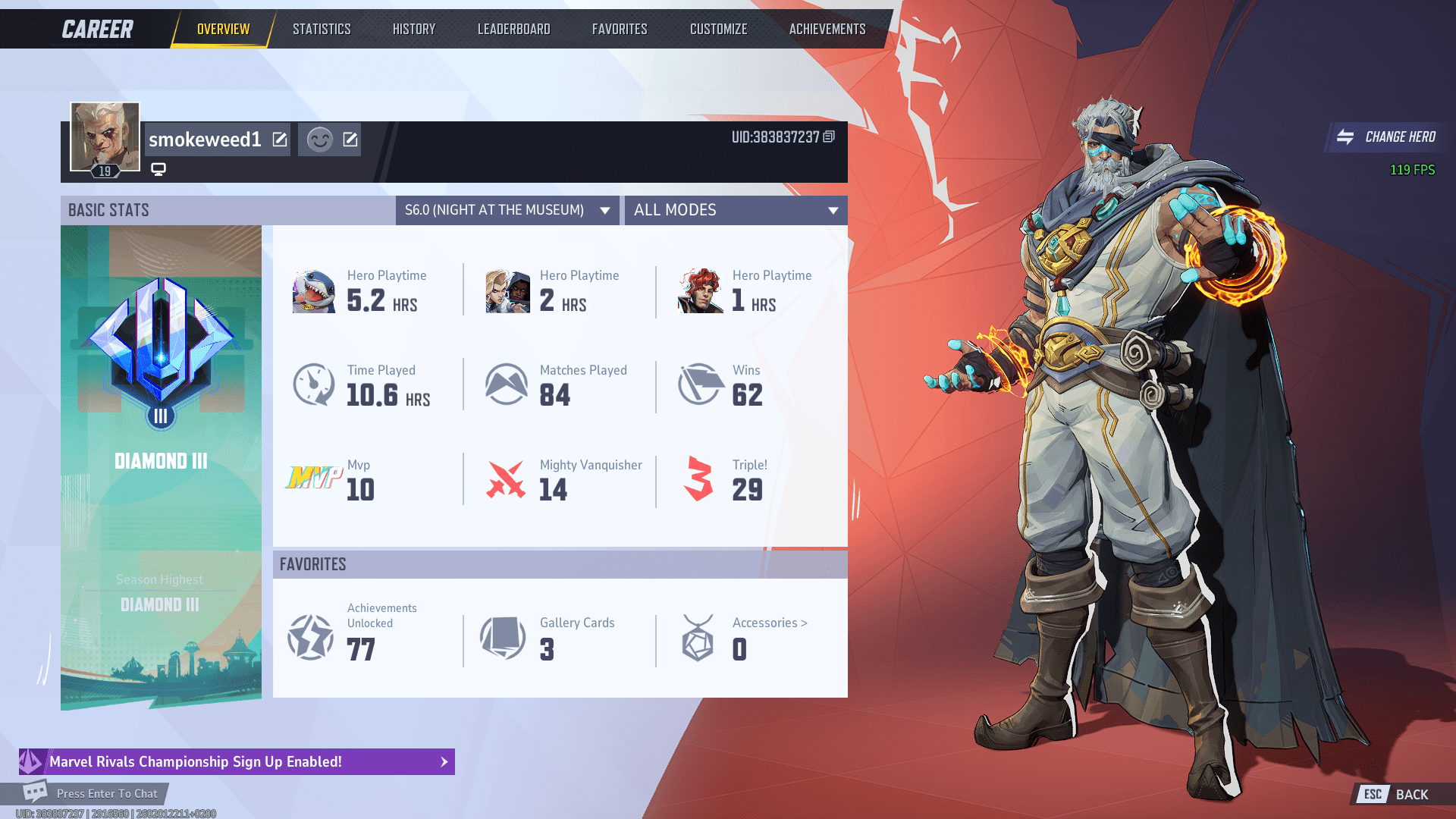The width and height of the screenshot is (1456, 819).
Task: Click the Achievements Unlocked badge icon
Action: [x=310, y=637]
